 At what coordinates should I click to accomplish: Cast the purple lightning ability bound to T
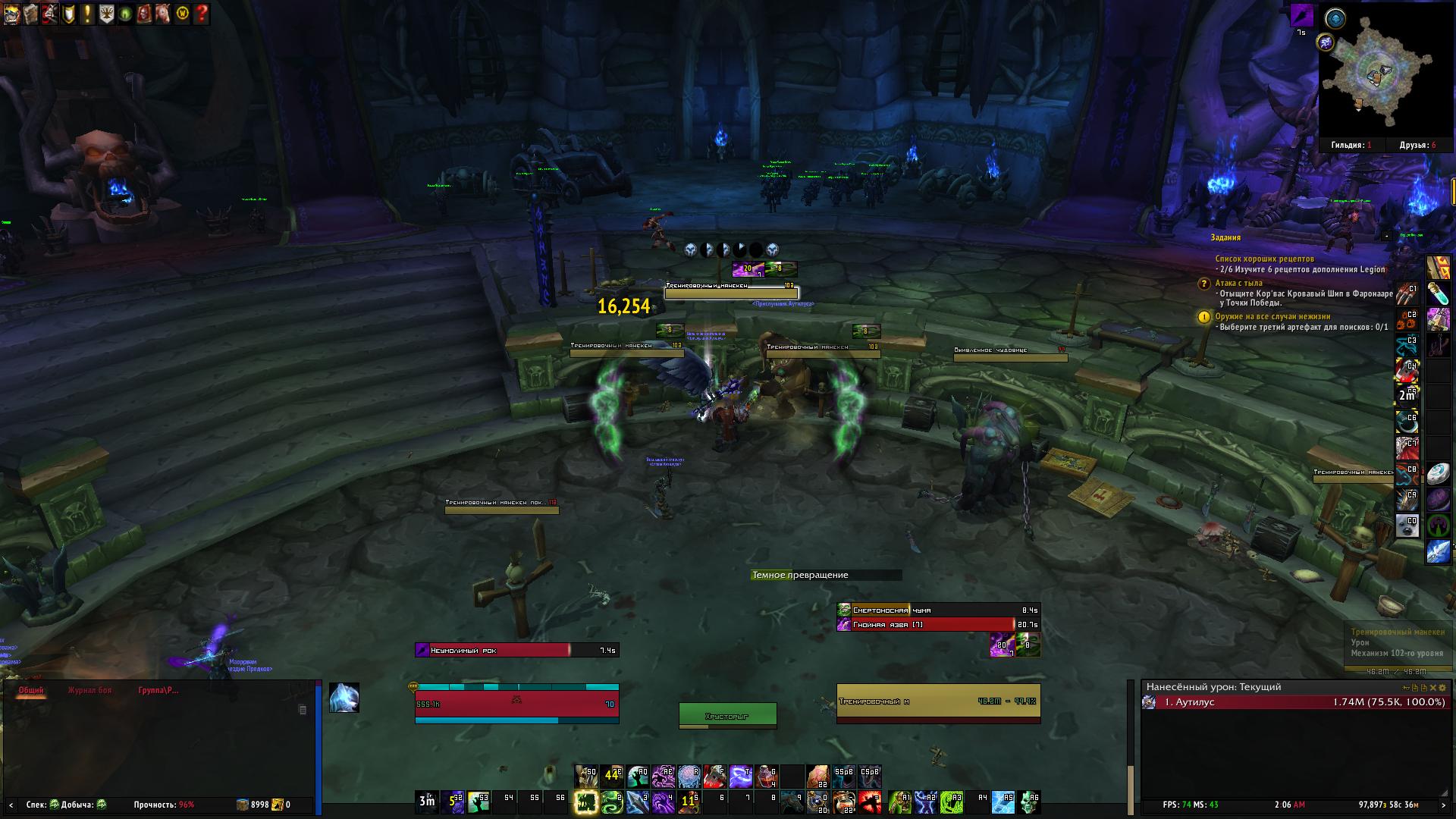pos(740,777)
